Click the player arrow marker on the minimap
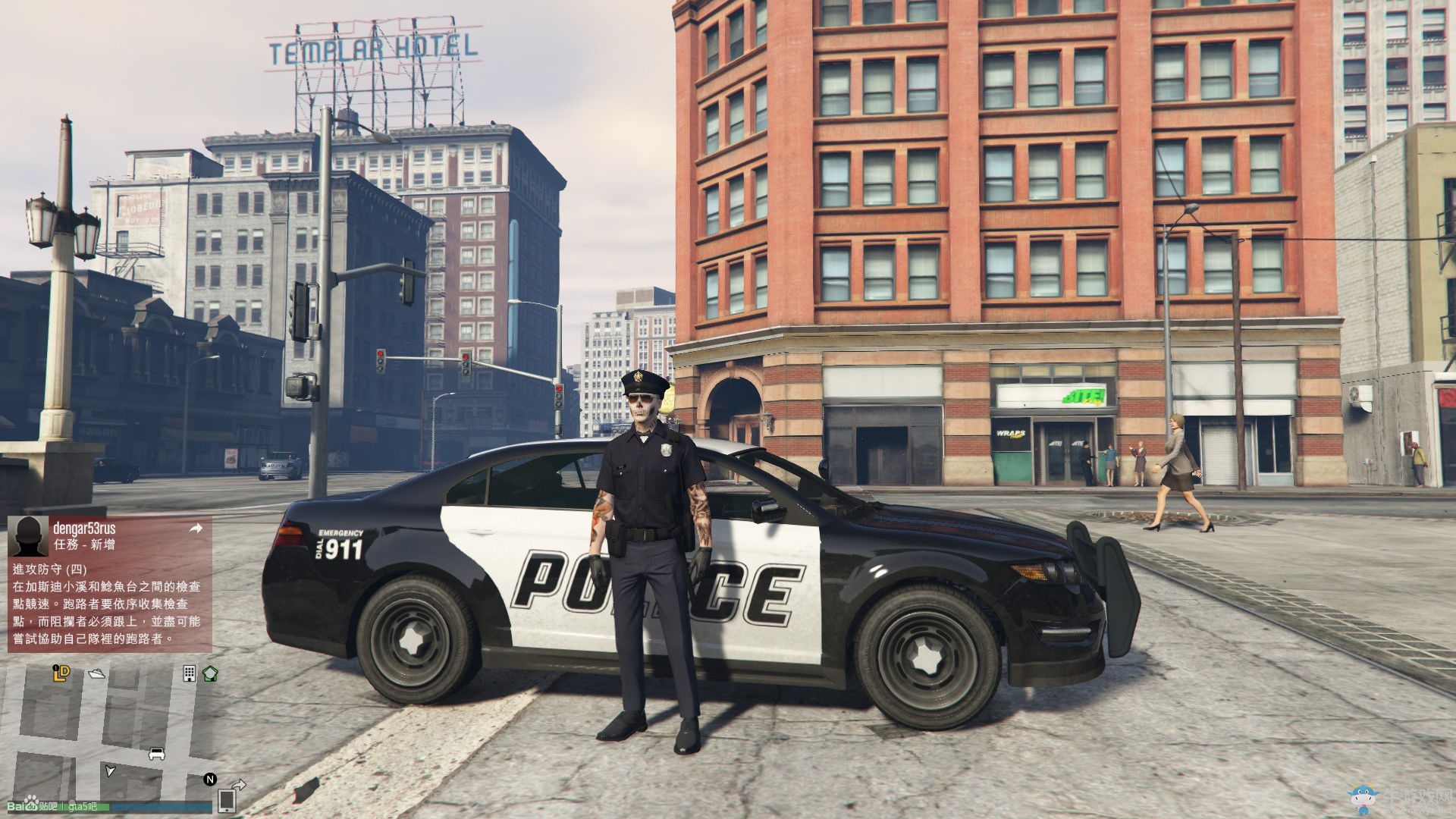 pyautogui.click(x=110, y=771)
